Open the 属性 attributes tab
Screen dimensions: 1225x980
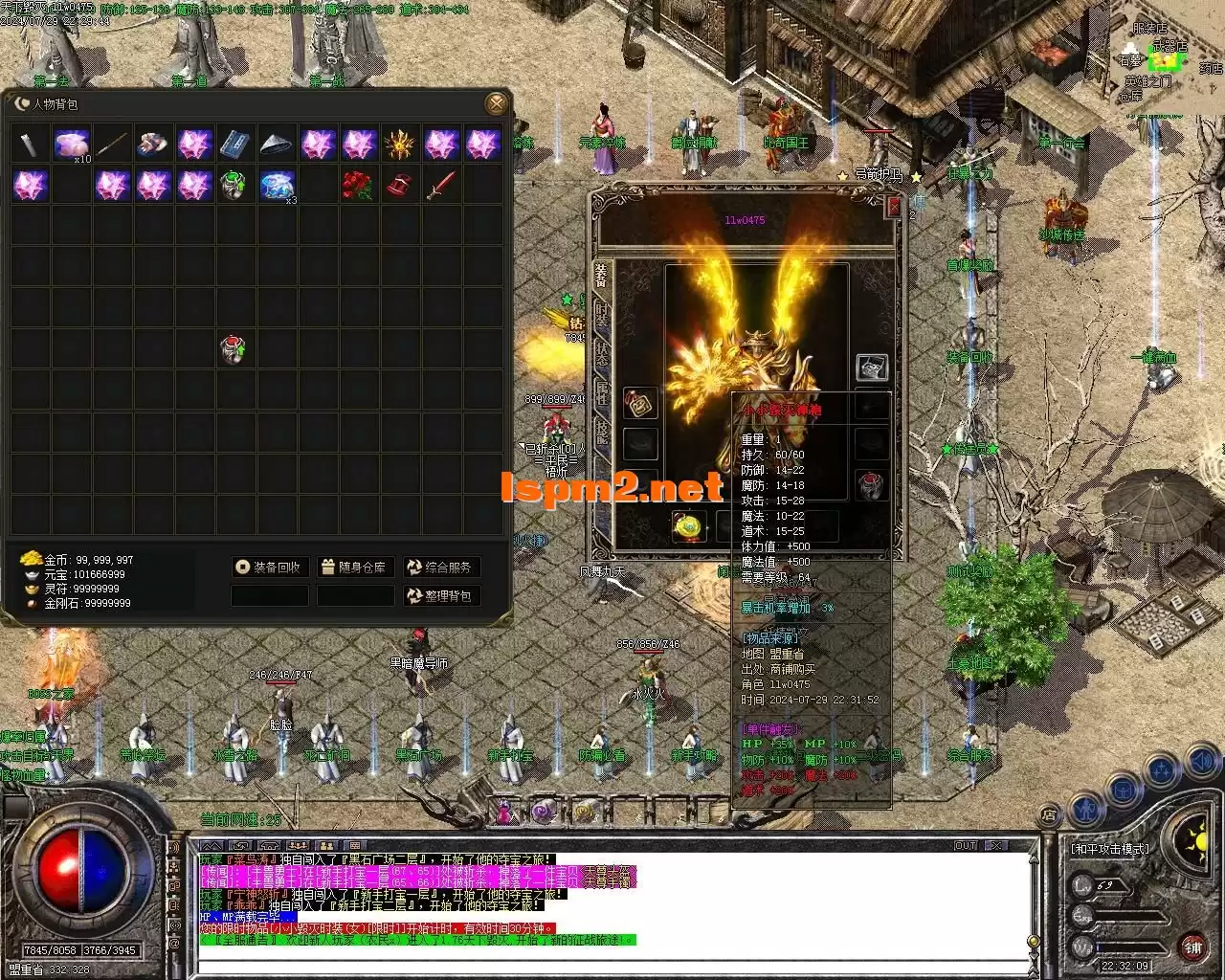click(x=602, y=392)
